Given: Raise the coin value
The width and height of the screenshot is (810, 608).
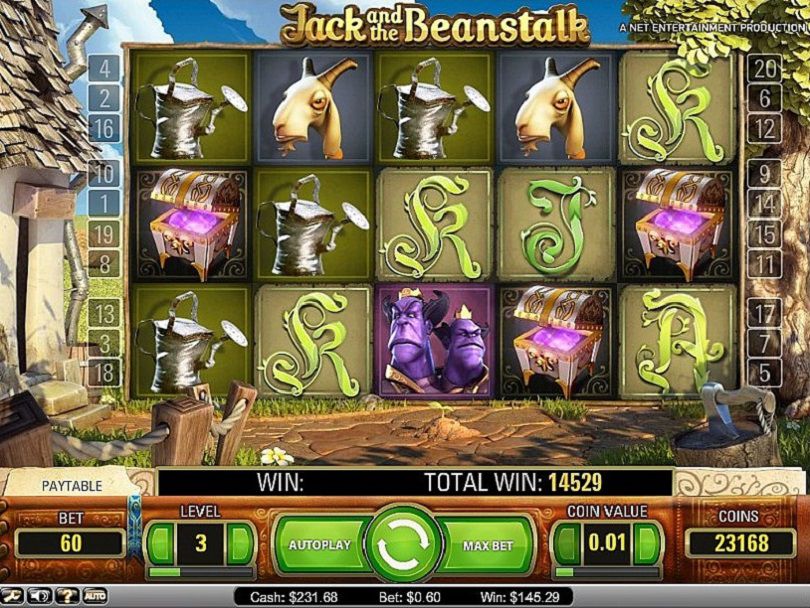Looking at the screenshot, I should click(x=648, y=545).
